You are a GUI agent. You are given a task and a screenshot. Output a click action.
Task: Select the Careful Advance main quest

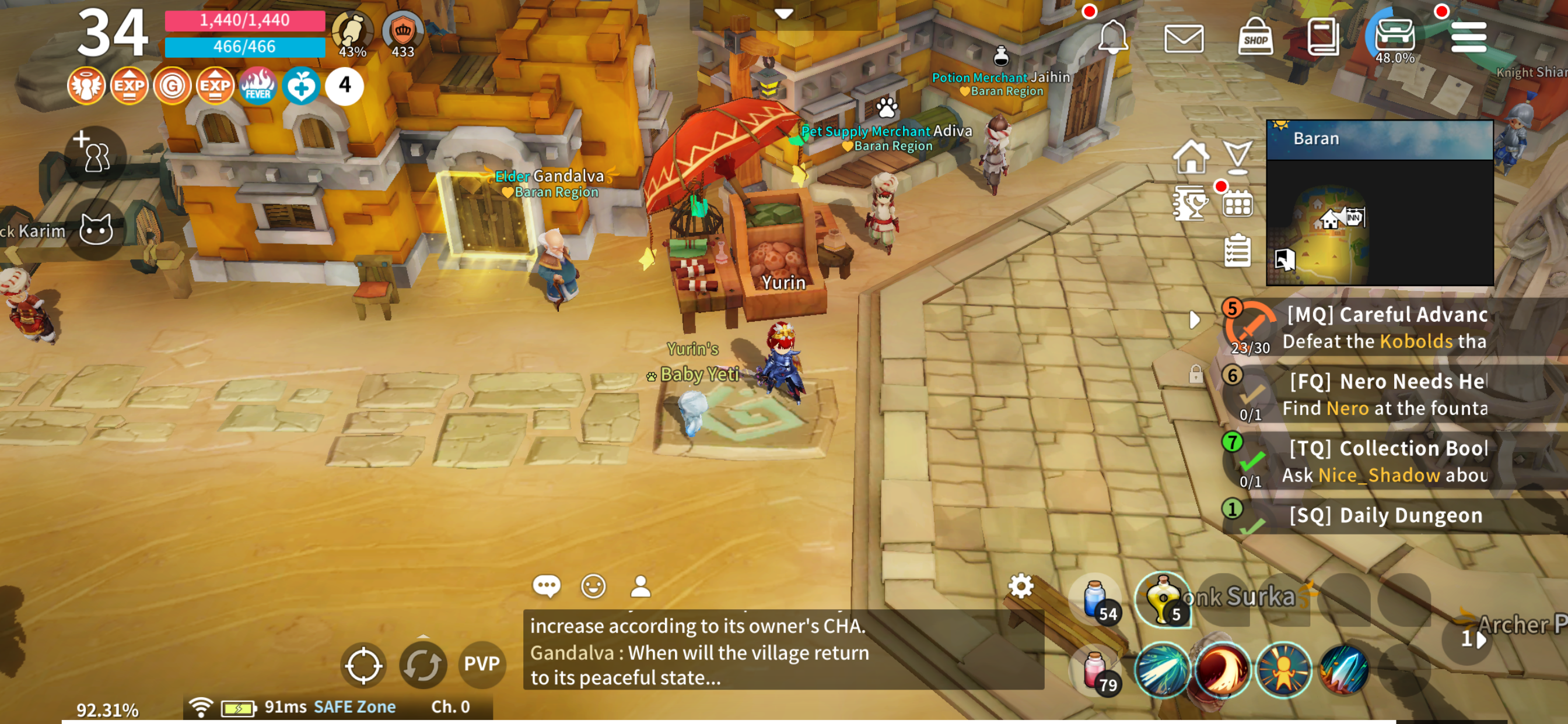pos(1385,328)
